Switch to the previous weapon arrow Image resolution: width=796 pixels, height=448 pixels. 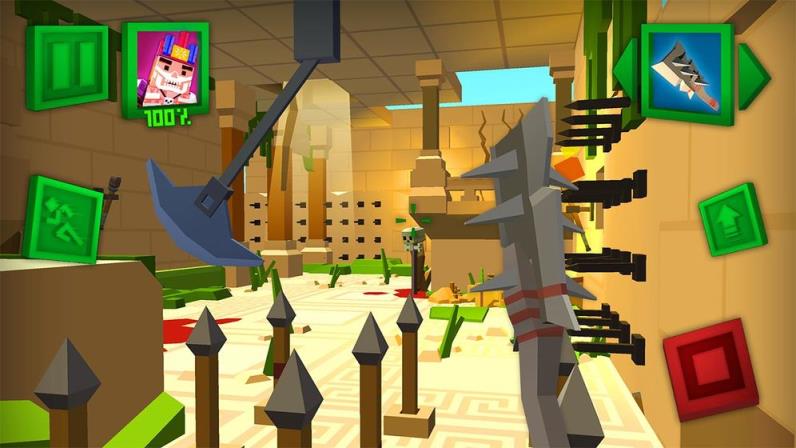click(x=625, y=73)
